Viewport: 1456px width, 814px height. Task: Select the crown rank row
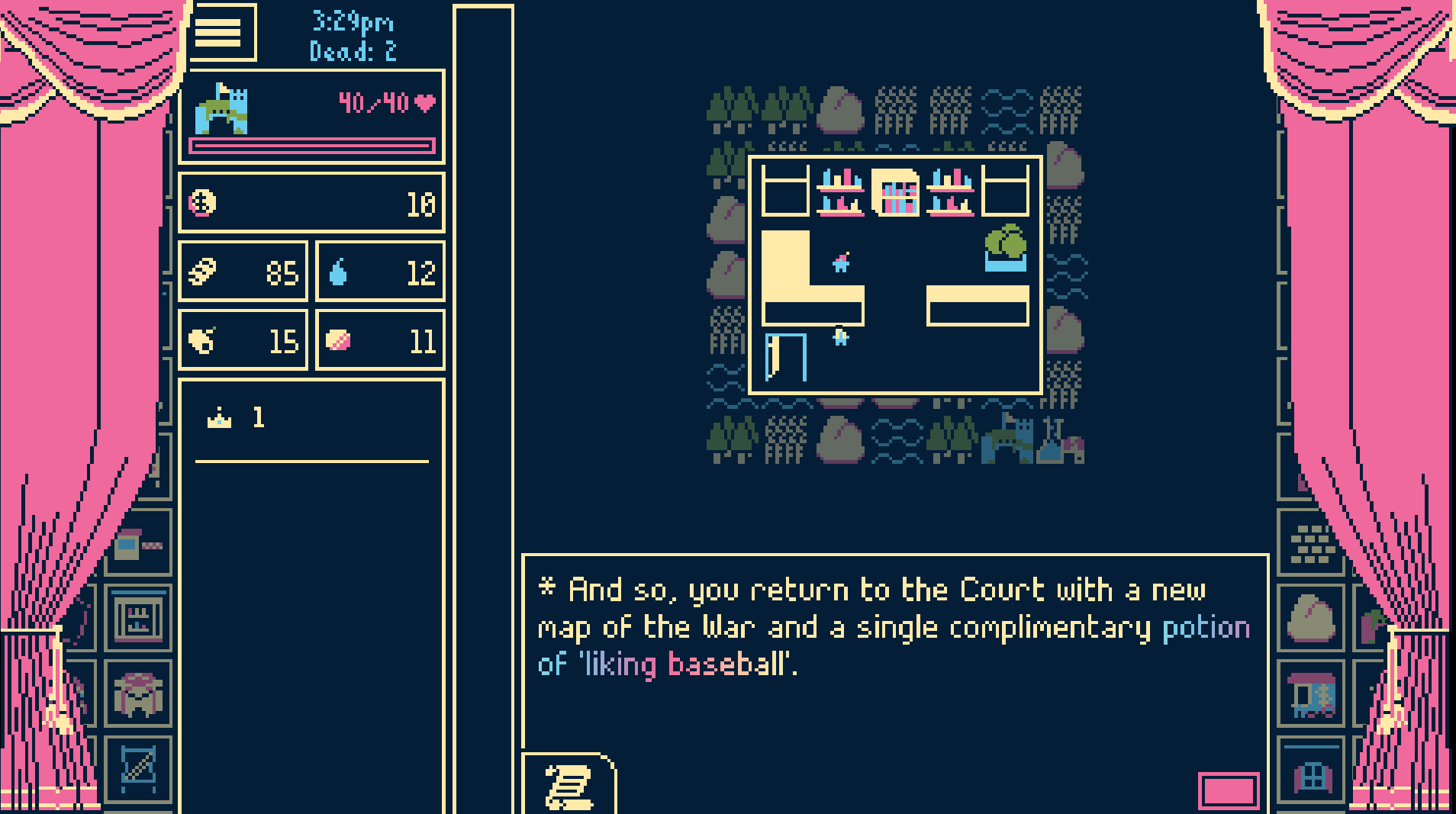[x=311, y=418]
